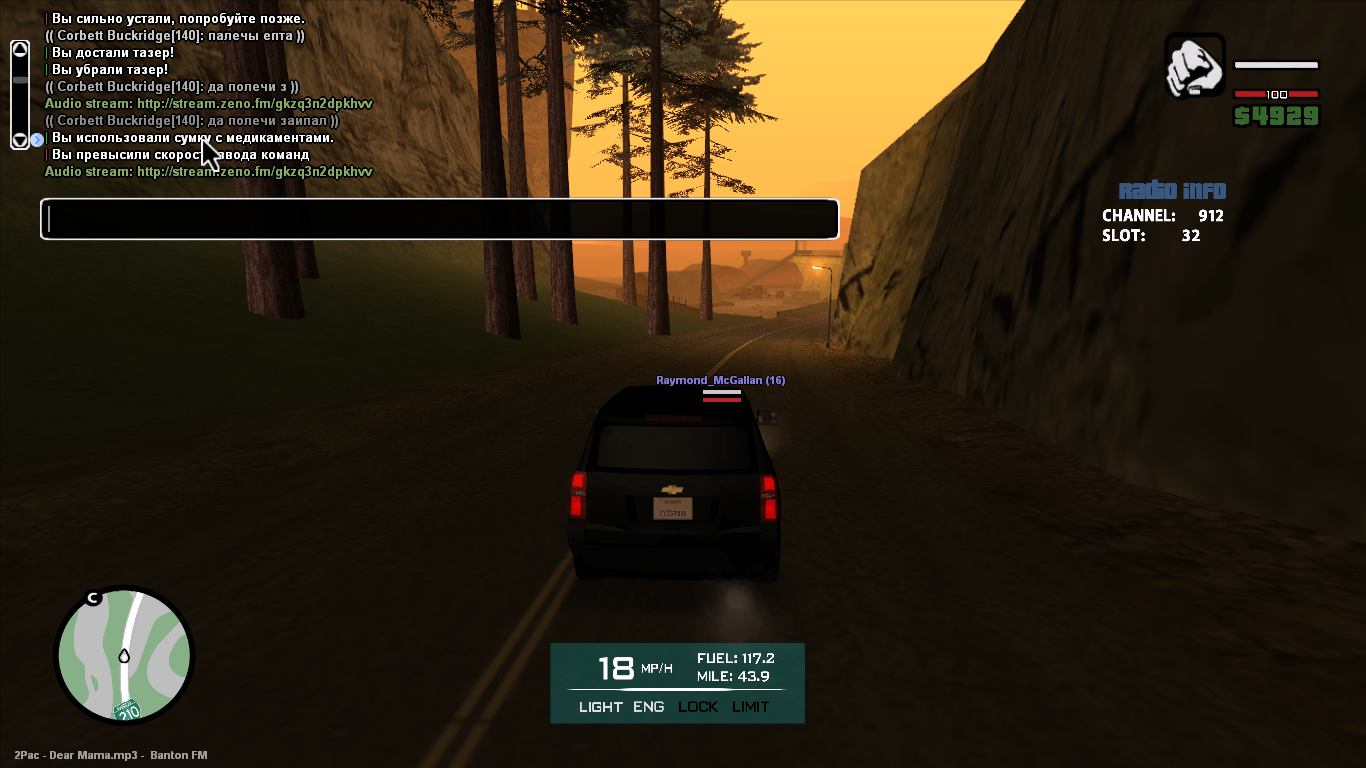Toggle the LIGHT indicator on the speedometer
The image size is (1366, 768).
(600, 707)
